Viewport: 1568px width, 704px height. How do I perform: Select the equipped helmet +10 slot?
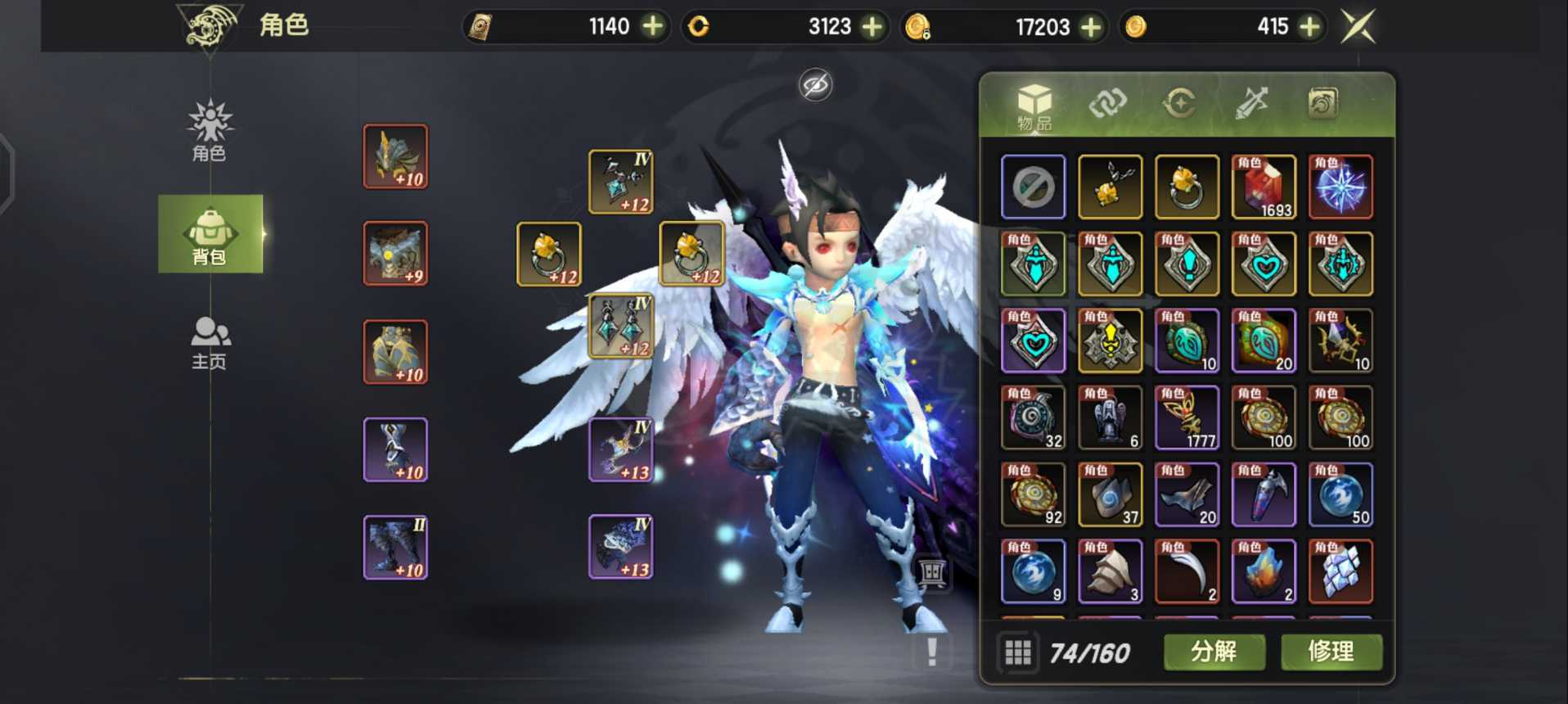(395, 156)
